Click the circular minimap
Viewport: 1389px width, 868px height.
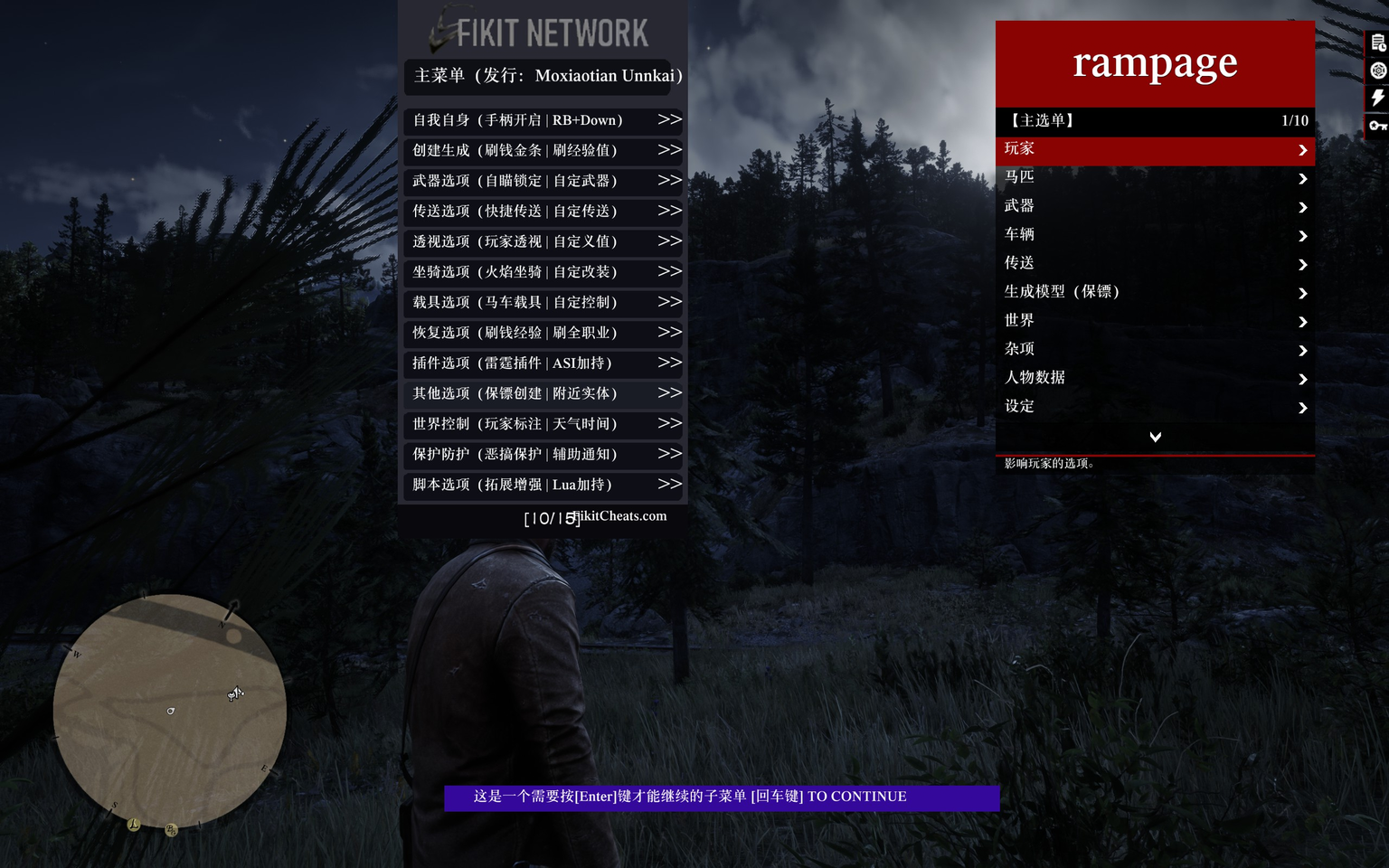[x=170, y=711]
